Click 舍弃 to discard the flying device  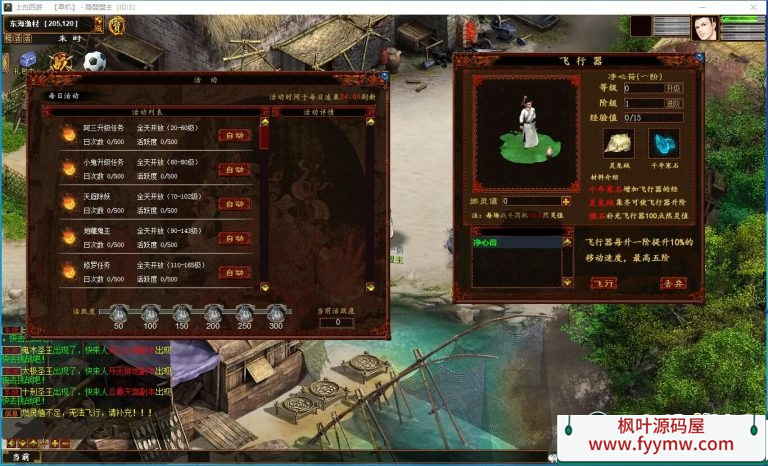pyautogui.click(x=672, y=283)
